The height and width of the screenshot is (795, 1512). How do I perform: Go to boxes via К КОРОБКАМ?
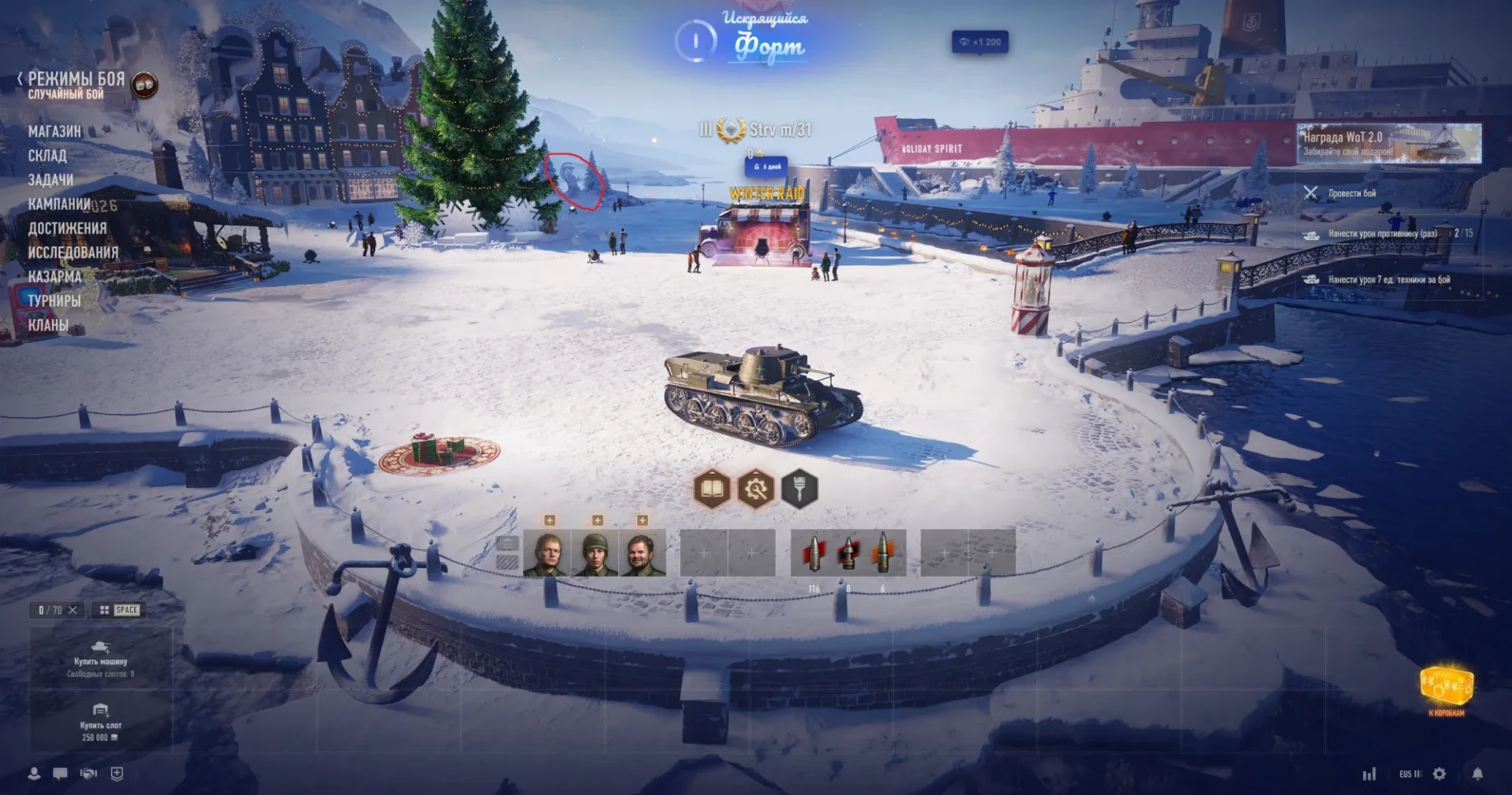click(x=1447, y=690)
